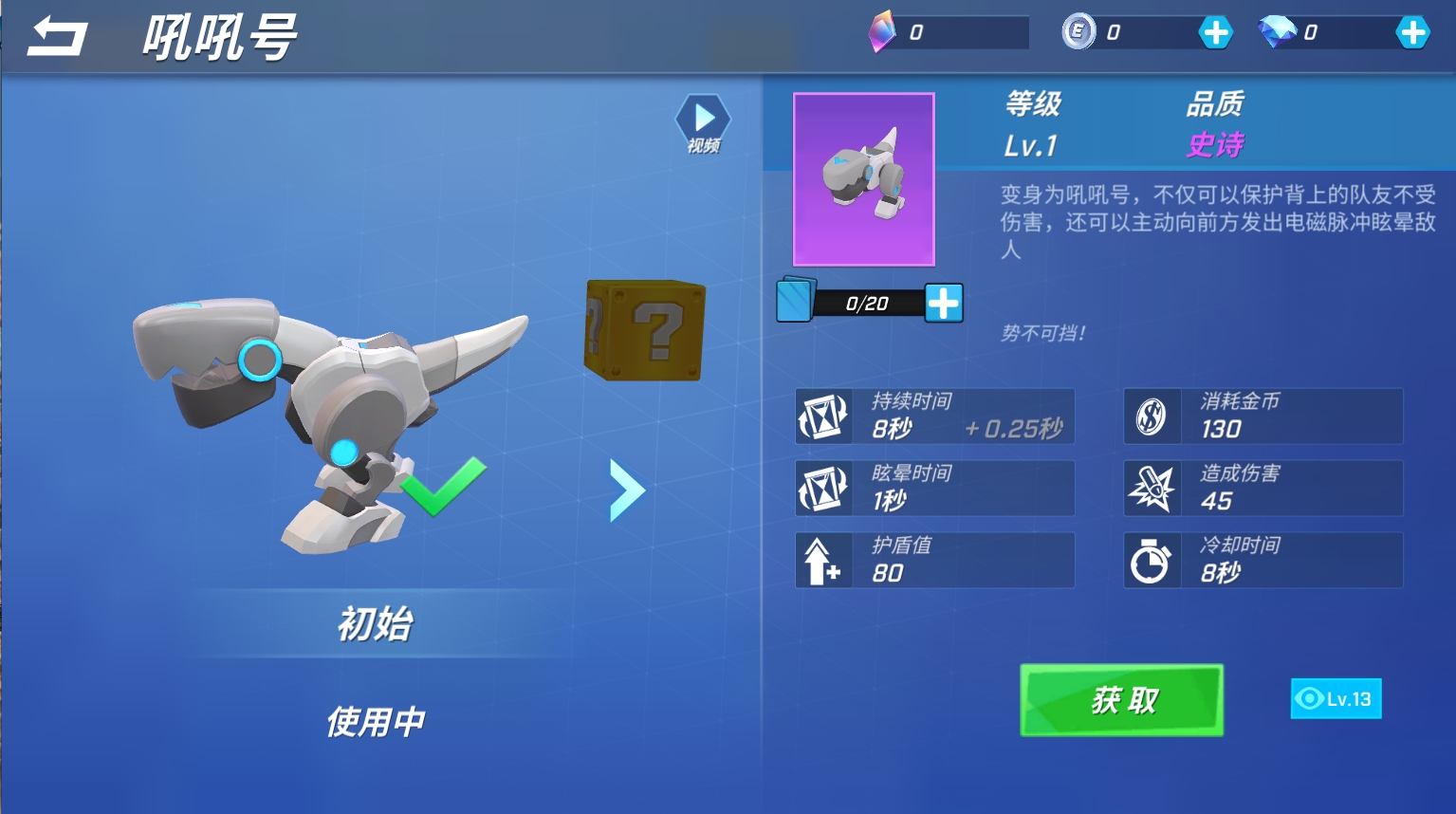Viewport: 1456px width, 814px height.
Task: Add E coins with the plus button
Action: pyautogui.click(x=1215, y=32)
